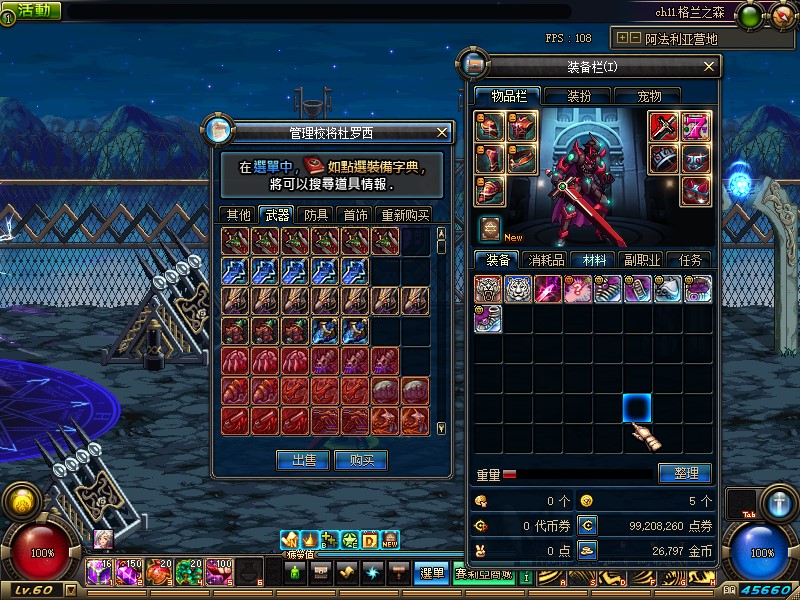
Task: Open the 防具 armor shop tab
Action: [317, 214]
